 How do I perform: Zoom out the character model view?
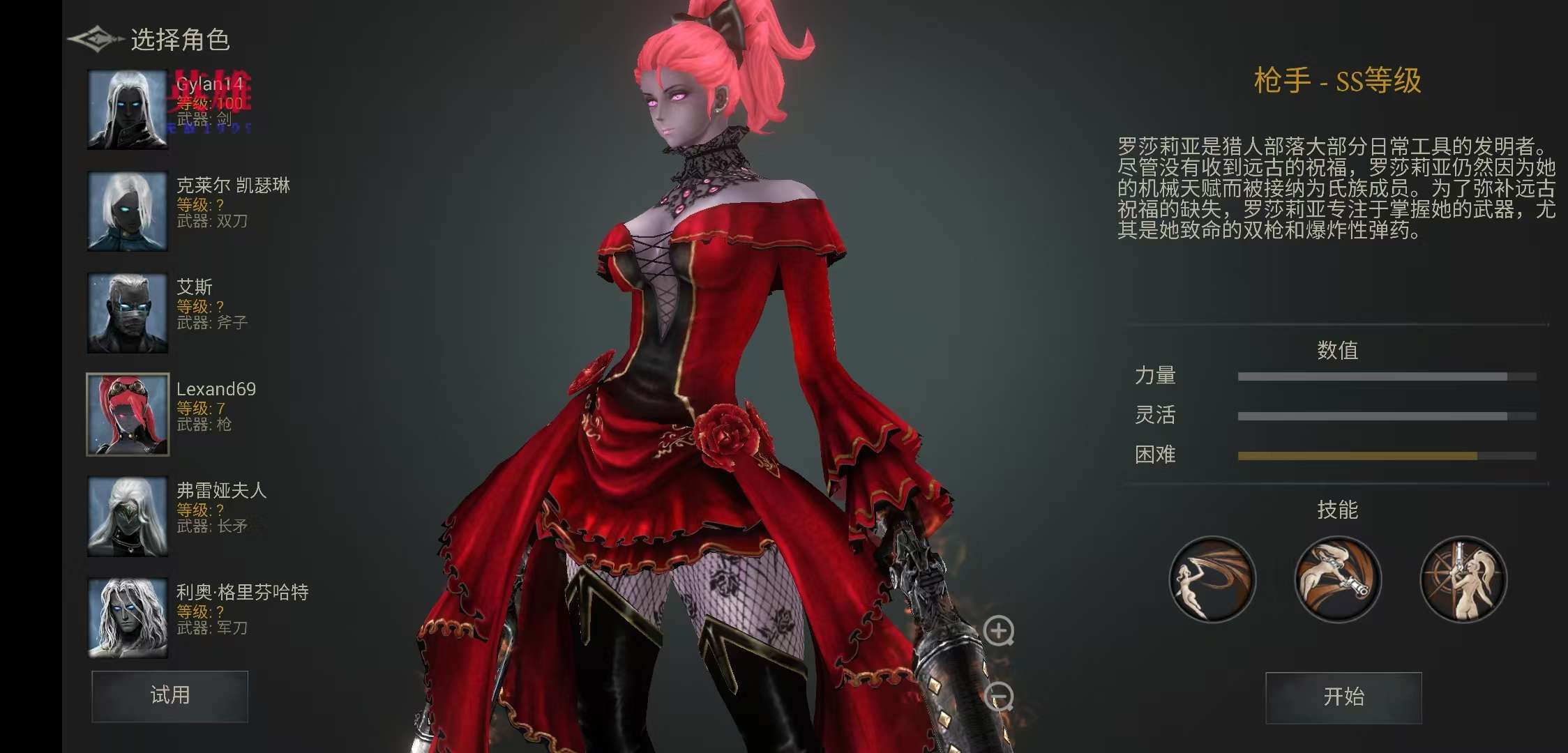pos(999,697)
